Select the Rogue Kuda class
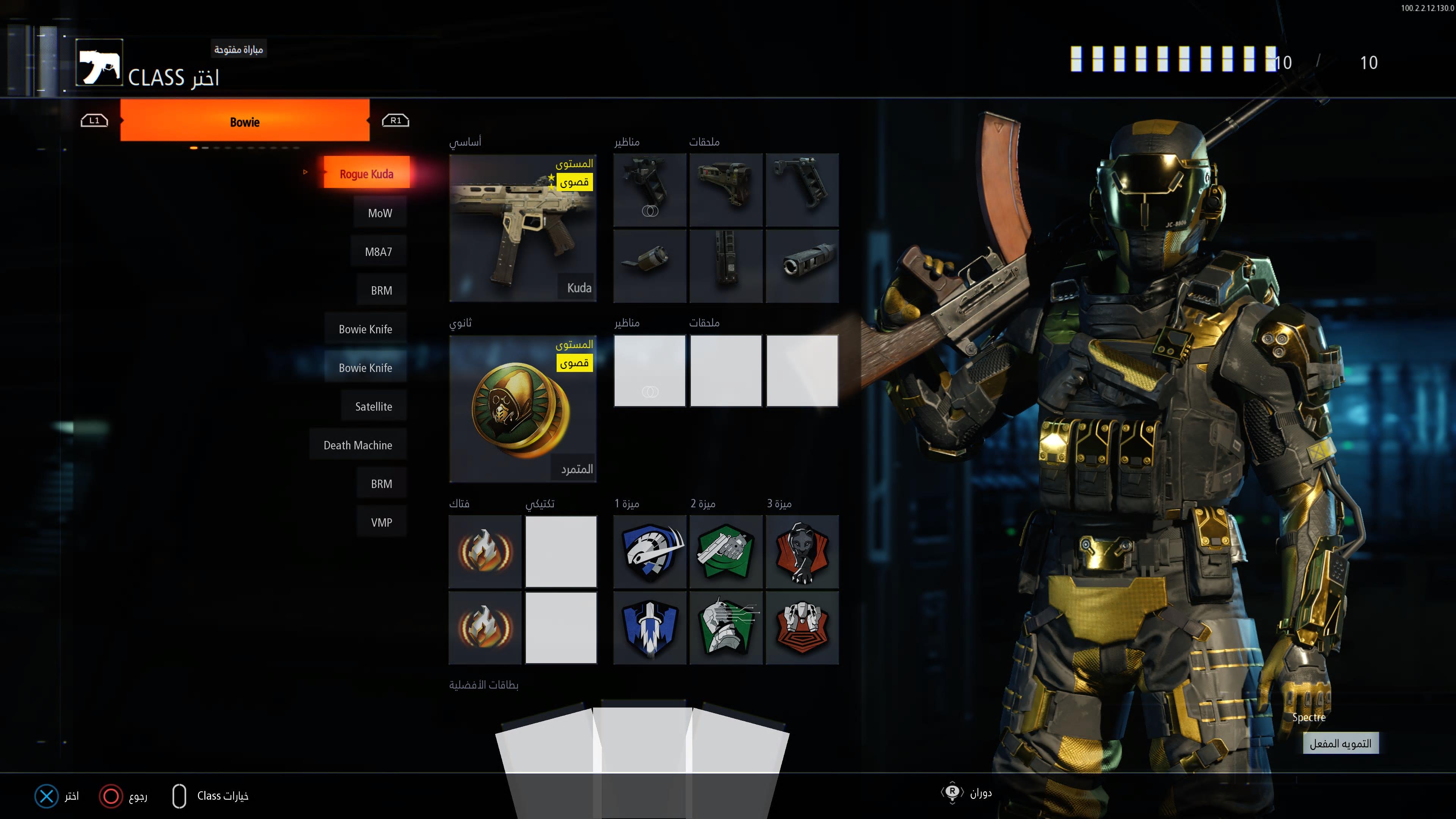The image size is (1456, 819). point(366,174)
